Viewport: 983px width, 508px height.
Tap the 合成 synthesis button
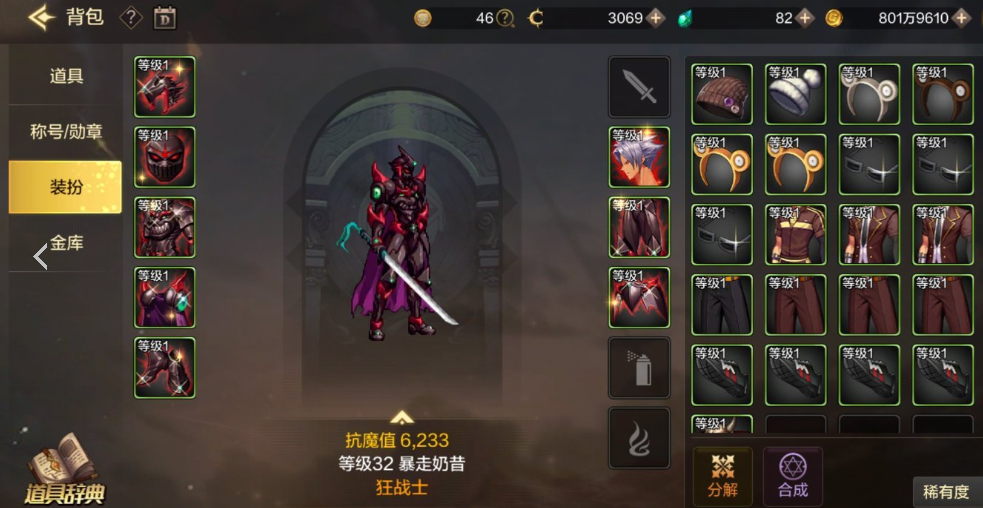[x=793, y=475]
